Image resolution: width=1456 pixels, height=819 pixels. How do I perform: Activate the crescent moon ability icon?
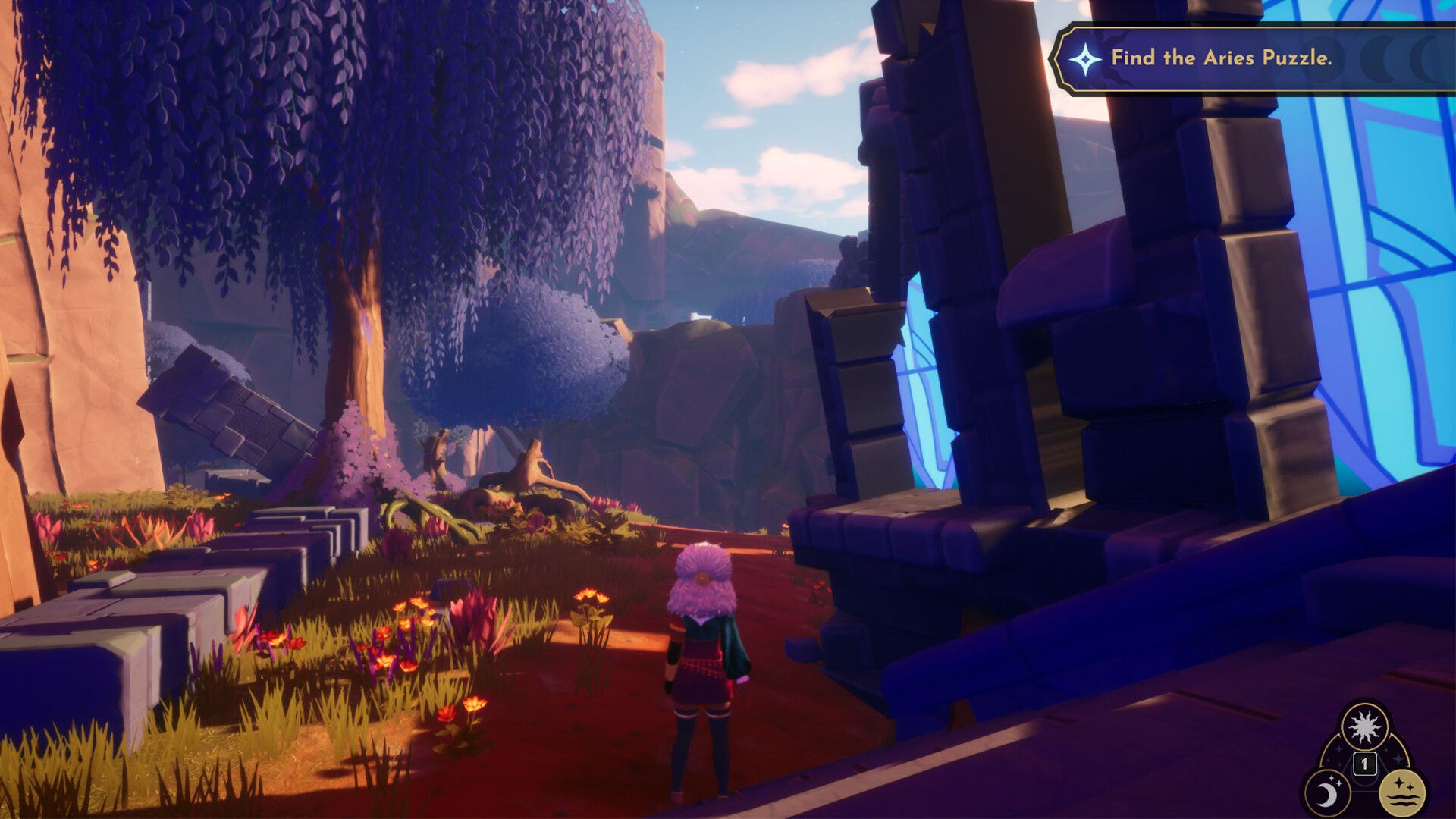coord(1327,793)
